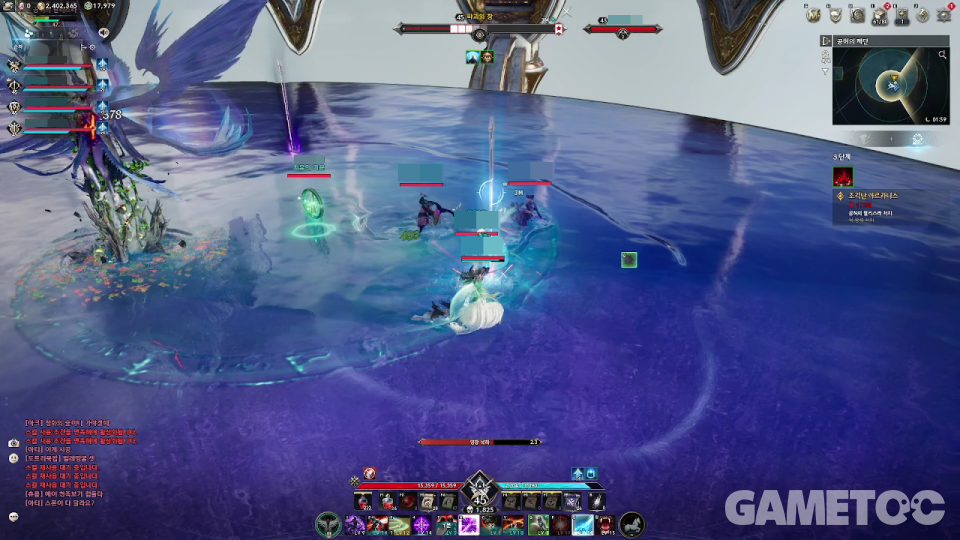960x540 pixels.
Task: Open the chat window log
Action: [x=82, y=462]
